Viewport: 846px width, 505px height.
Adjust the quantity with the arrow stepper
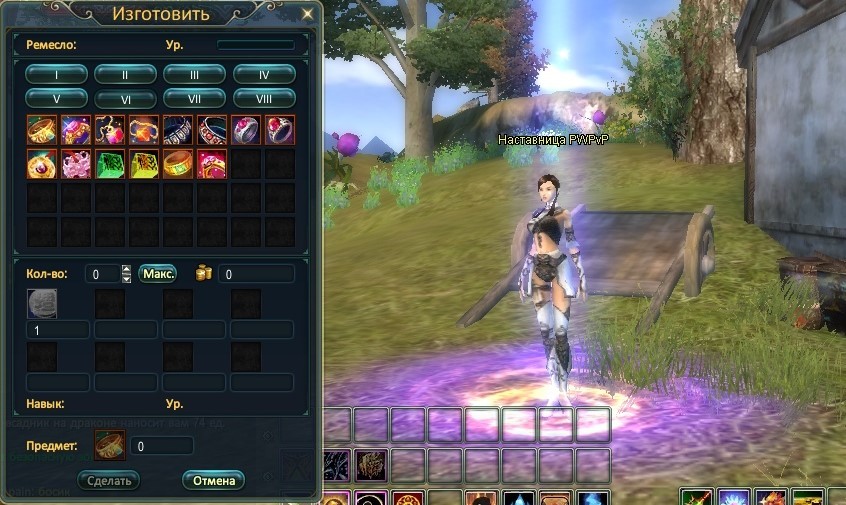click(x=126, y=273)
